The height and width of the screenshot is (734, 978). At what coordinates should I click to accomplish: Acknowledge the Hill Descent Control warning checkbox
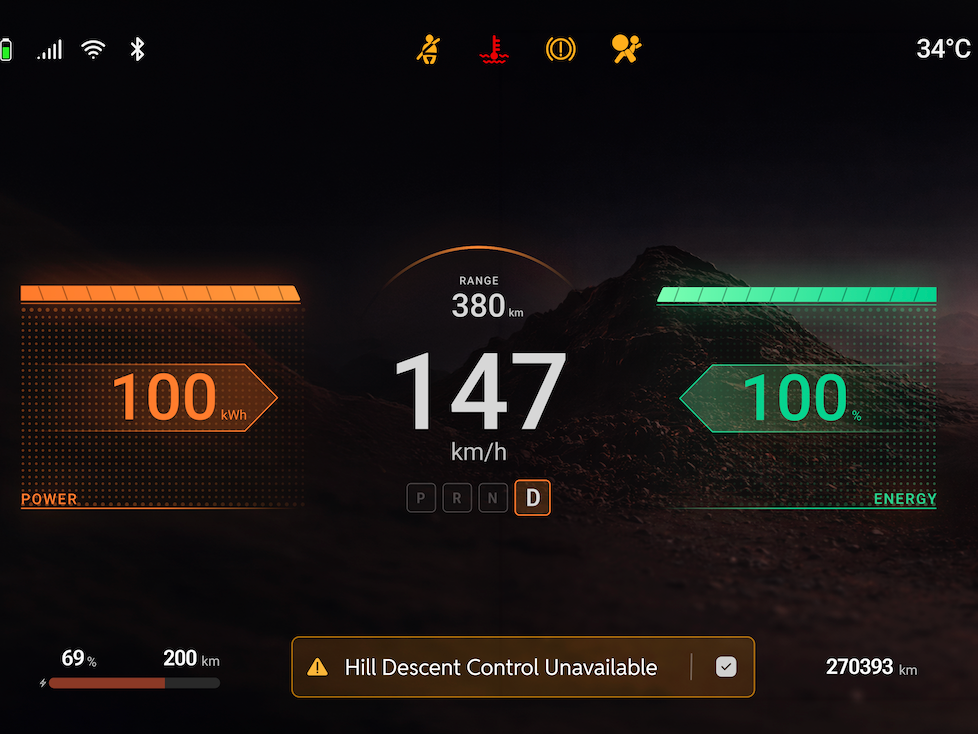(x=726, y=667)
